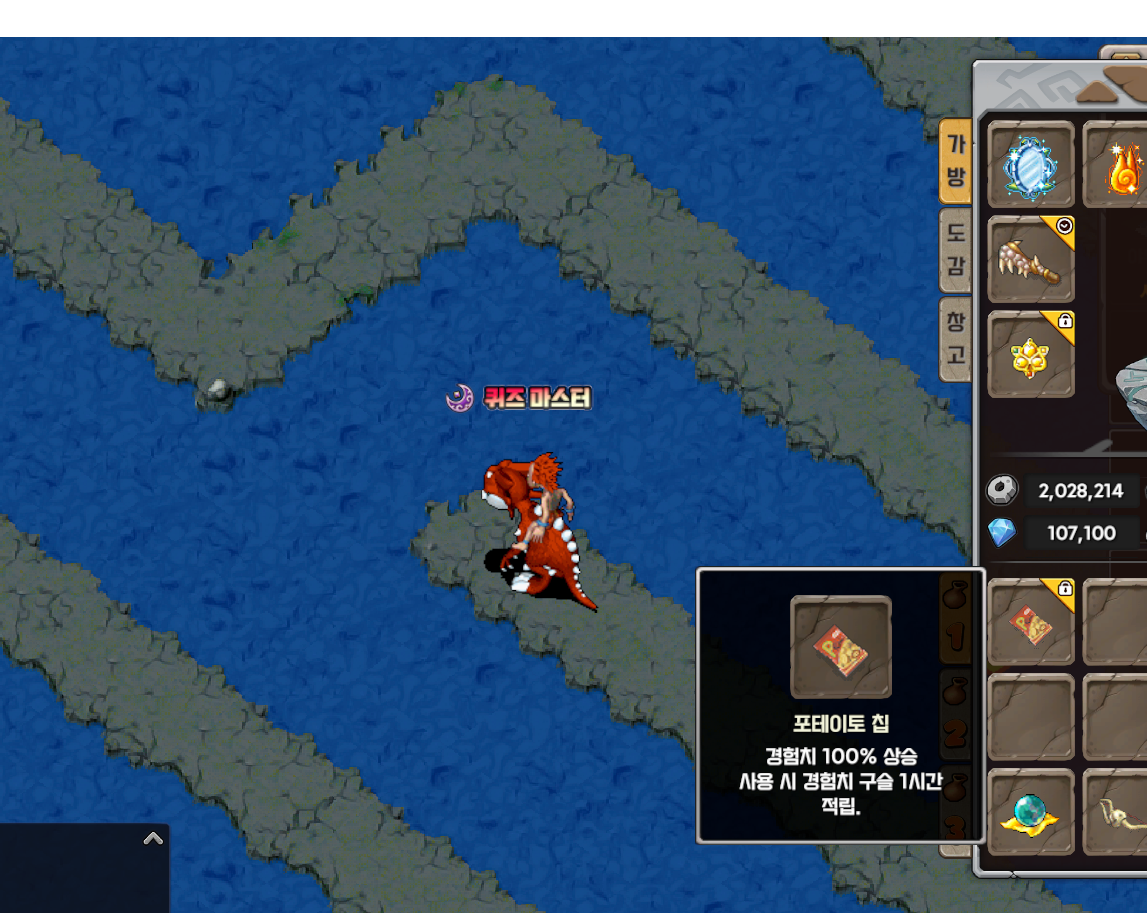Select the equipped crystal mirror slot
1147x913 pixels.
[1031, 165]
